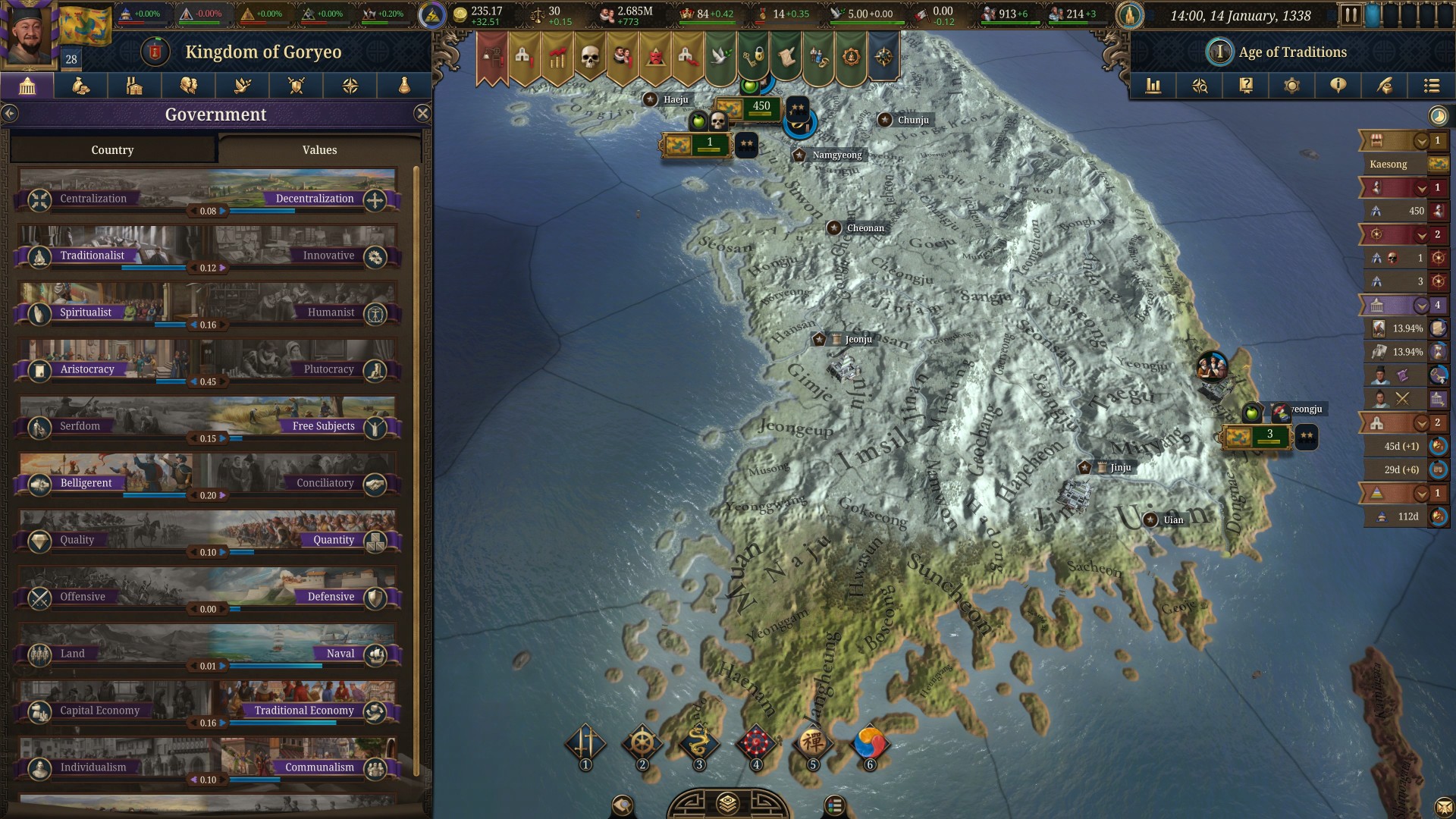Select the Cheonan city marker
Screen dimensions: 1456x819
834,227
